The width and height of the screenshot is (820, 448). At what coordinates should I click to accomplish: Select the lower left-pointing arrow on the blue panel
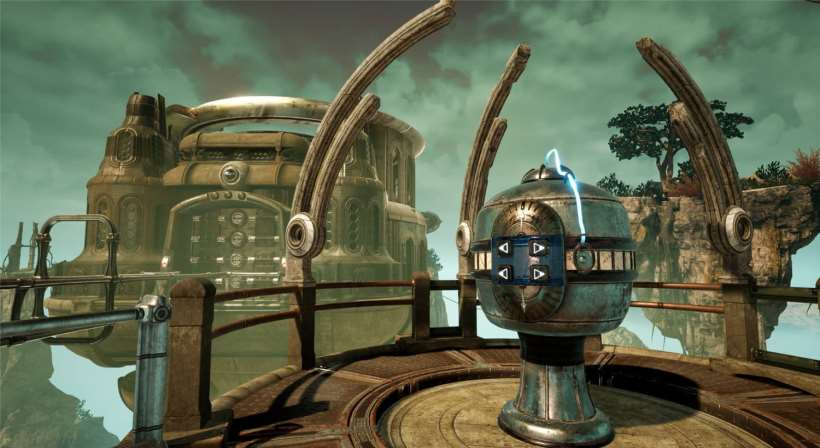(506, 272)
